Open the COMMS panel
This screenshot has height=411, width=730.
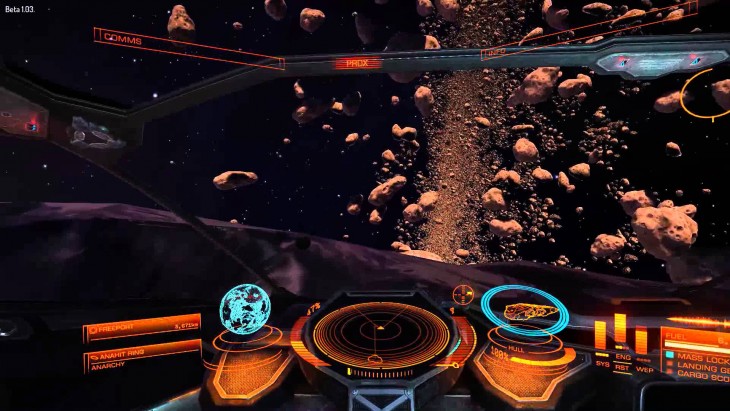click(x=122, y=41)
